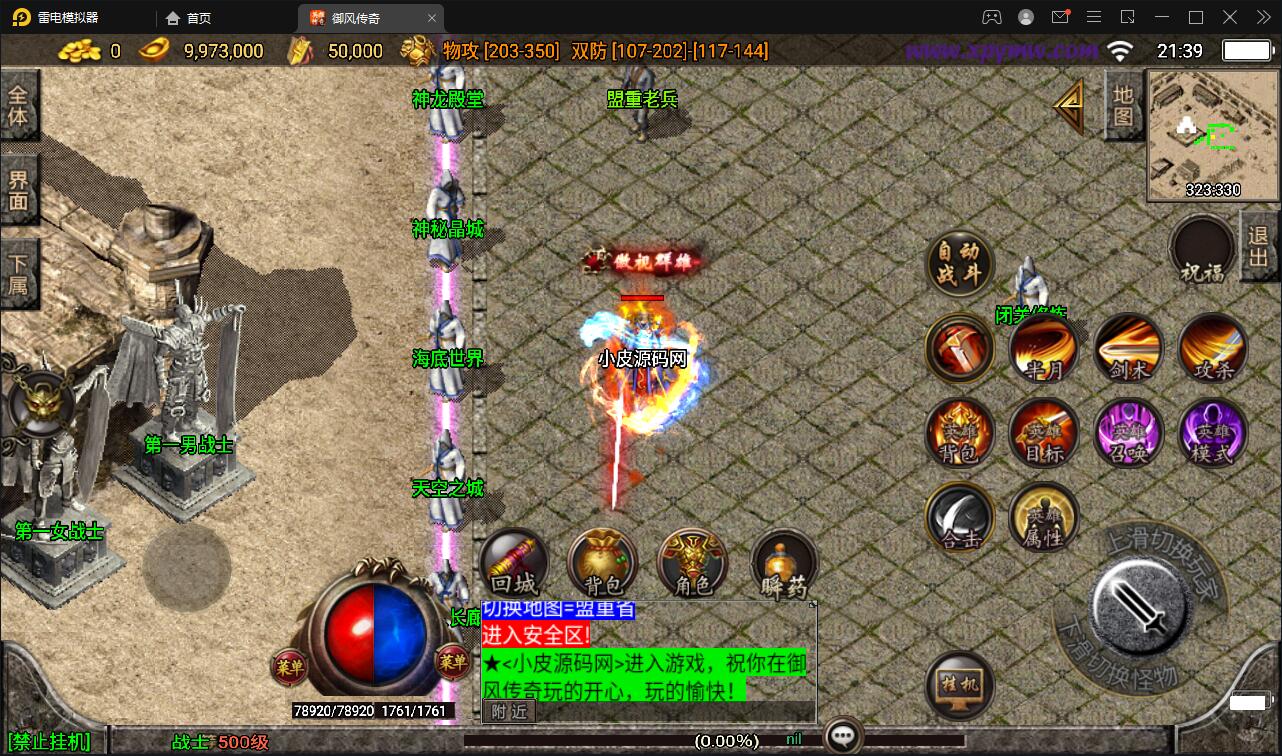Switch chat to the 附近 nearby channel
This screenshot has height=756, width=1282.
point(510,711)
